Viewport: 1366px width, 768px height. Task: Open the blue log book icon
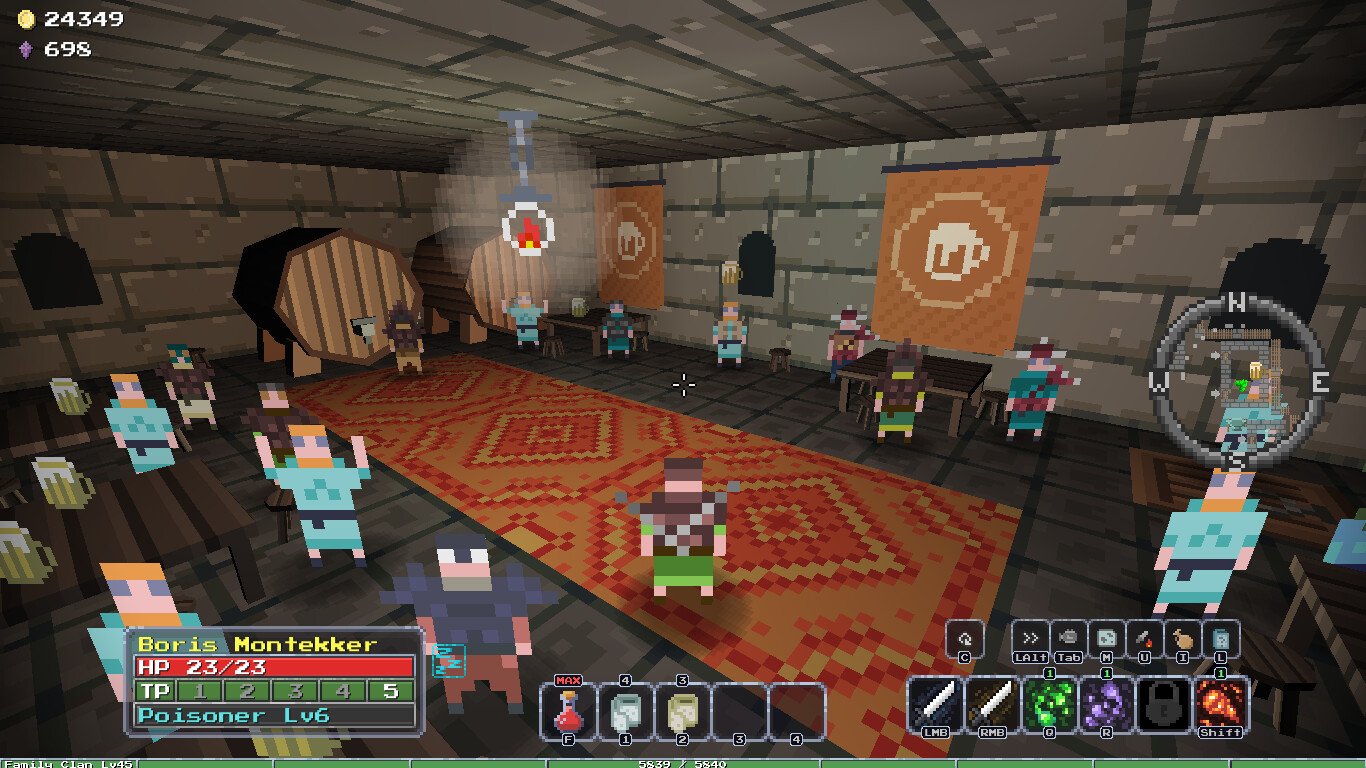pos(1221,638)
